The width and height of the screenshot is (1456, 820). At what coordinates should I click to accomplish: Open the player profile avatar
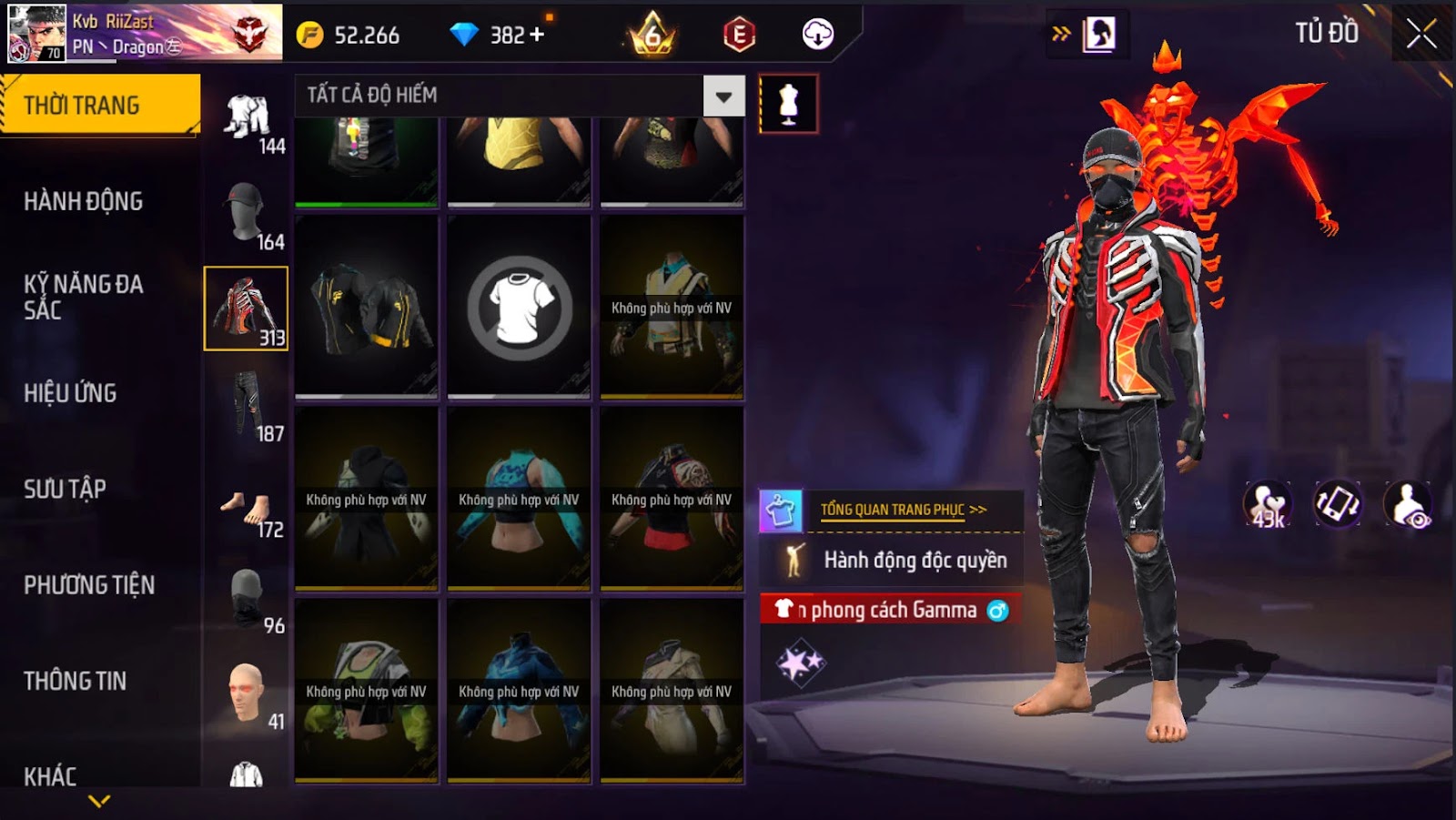36,33
